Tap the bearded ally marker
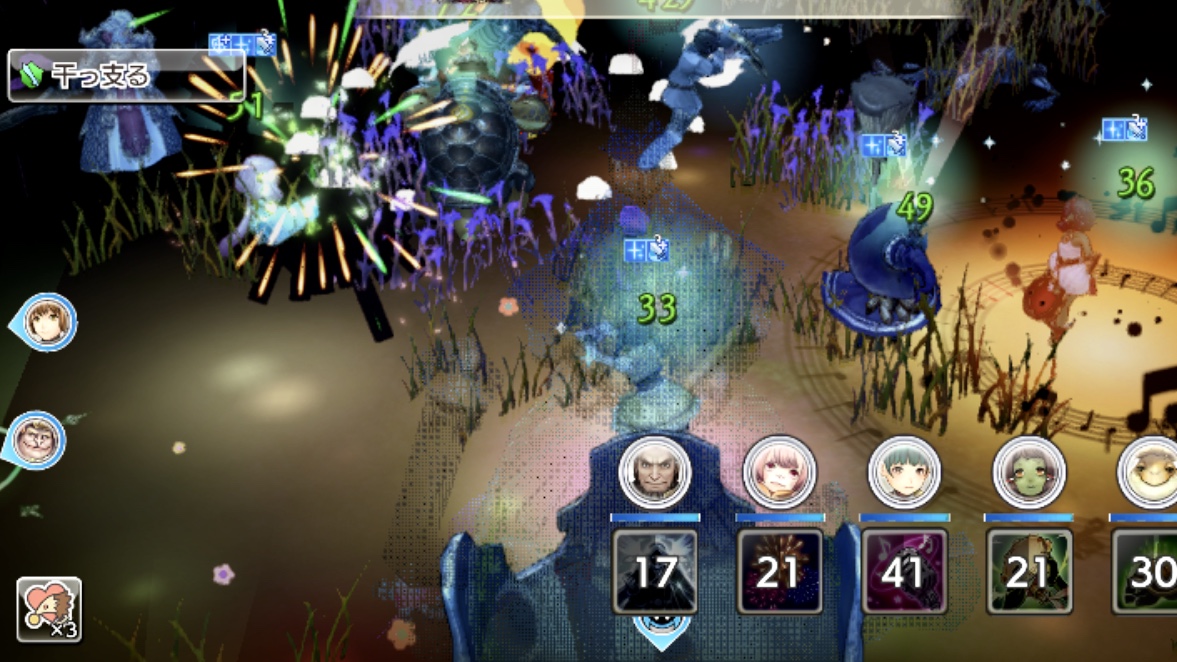This screenshot has height=662, width=1177. (38, 441)
